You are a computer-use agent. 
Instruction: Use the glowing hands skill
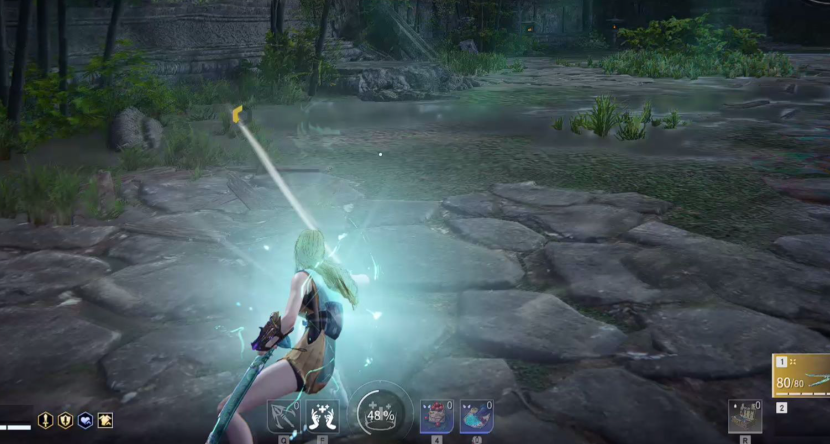click(x=322, y=417)
